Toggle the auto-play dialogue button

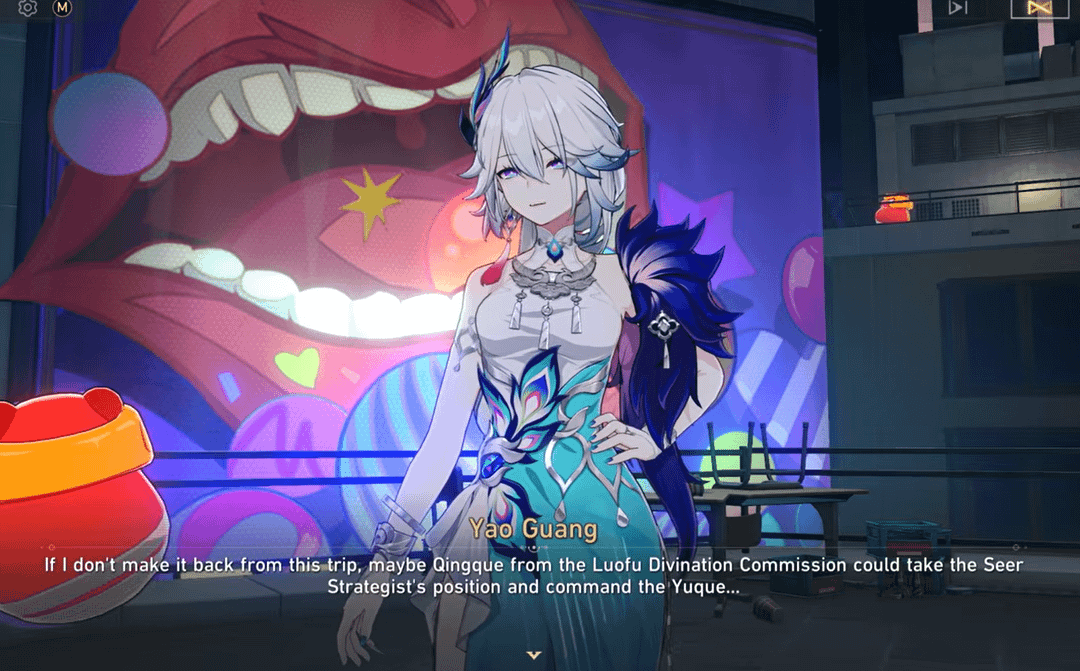pos(958,8)
